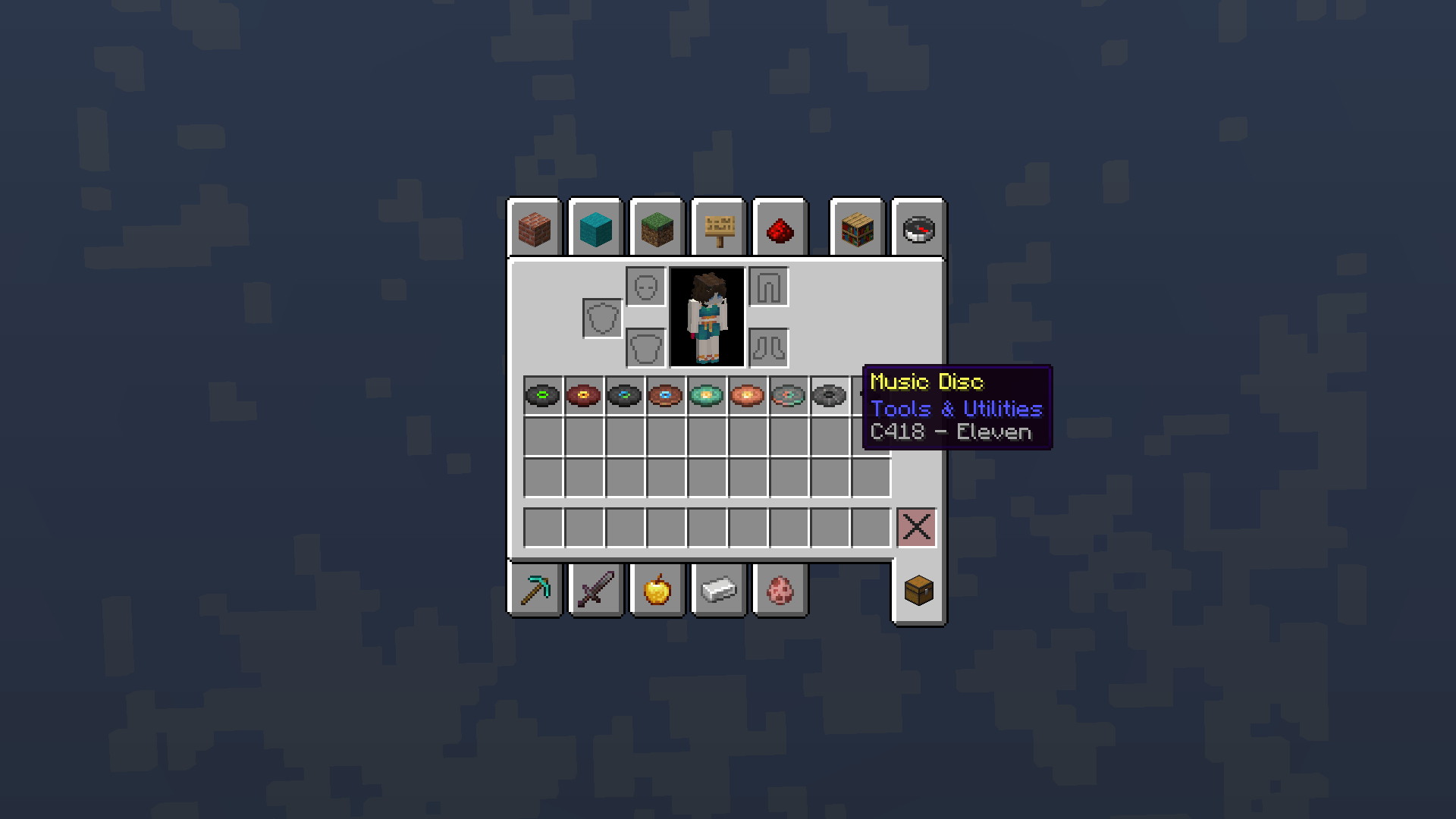Open the Ingredients iron ingot category
This screenshot has width=1456, height=819.
(x=718, y=591)
